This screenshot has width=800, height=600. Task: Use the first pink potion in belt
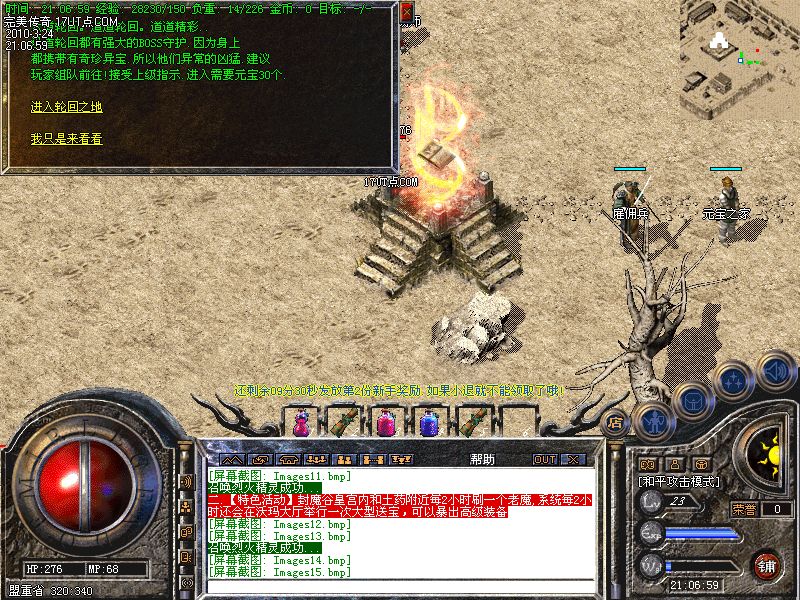coord(299,423)
